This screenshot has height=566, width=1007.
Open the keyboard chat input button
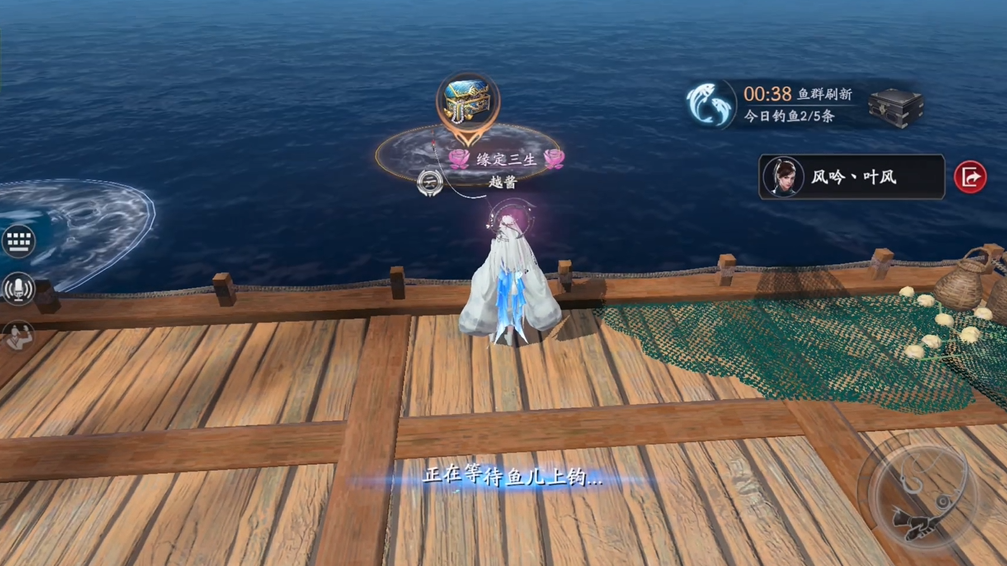(18, 241)
